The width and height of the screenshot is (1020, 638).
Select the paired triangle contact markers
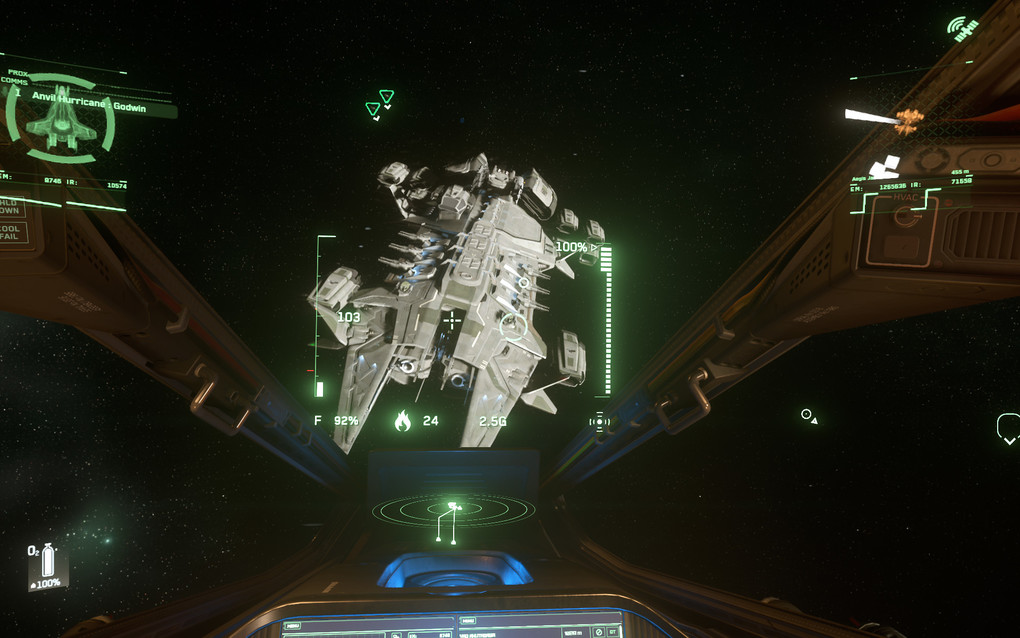[380, 103]
